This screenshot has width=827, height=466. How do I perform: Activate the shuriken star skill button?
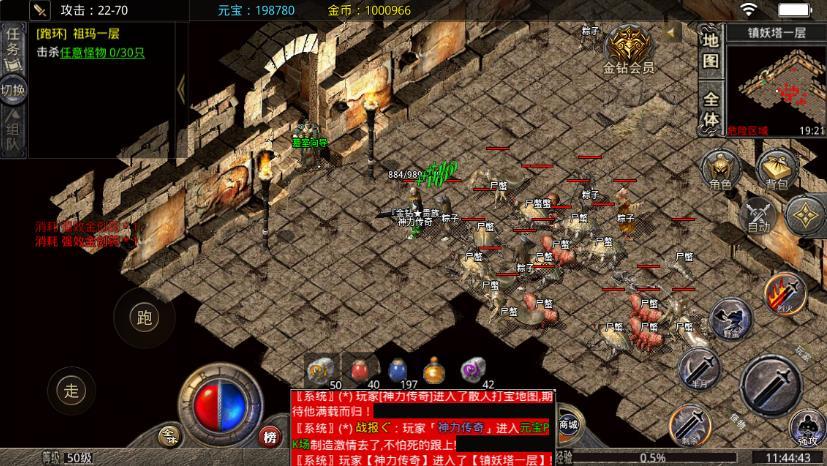click(805, 214)
